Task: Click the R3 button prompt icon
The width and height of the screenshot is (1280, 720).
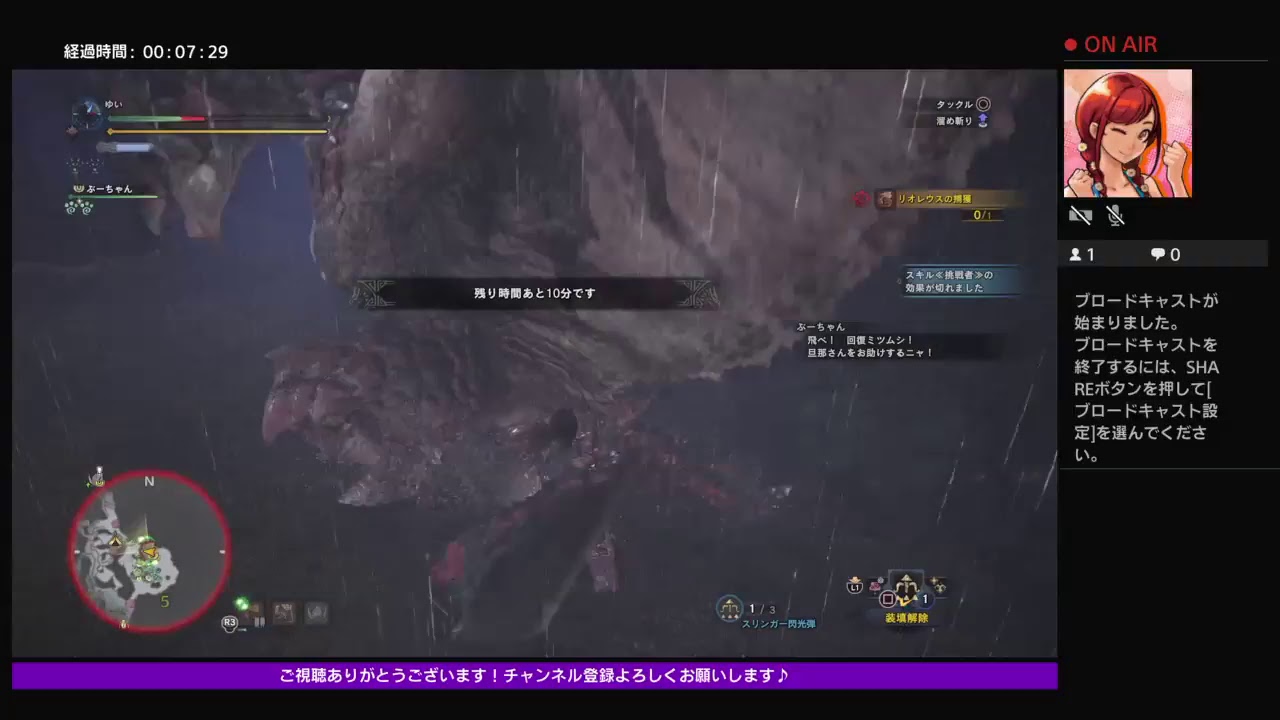Action: (230, 622)
